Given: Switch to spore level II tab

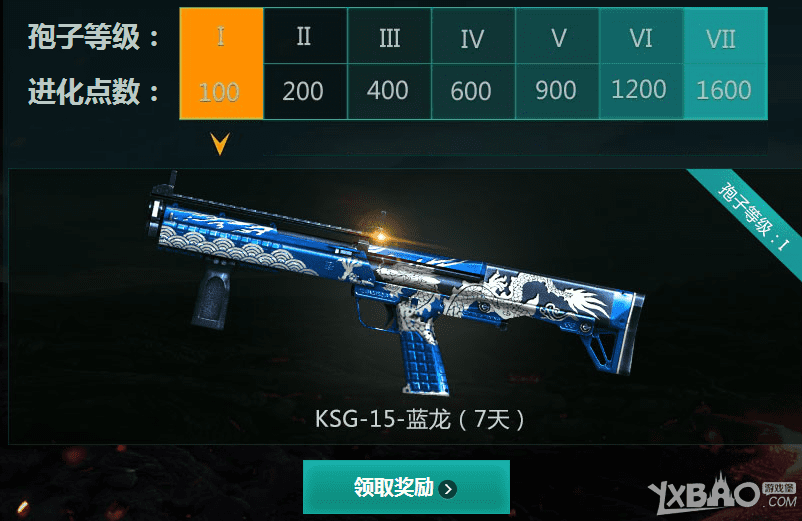Looking at the screenshot, I should click(305, 64).
